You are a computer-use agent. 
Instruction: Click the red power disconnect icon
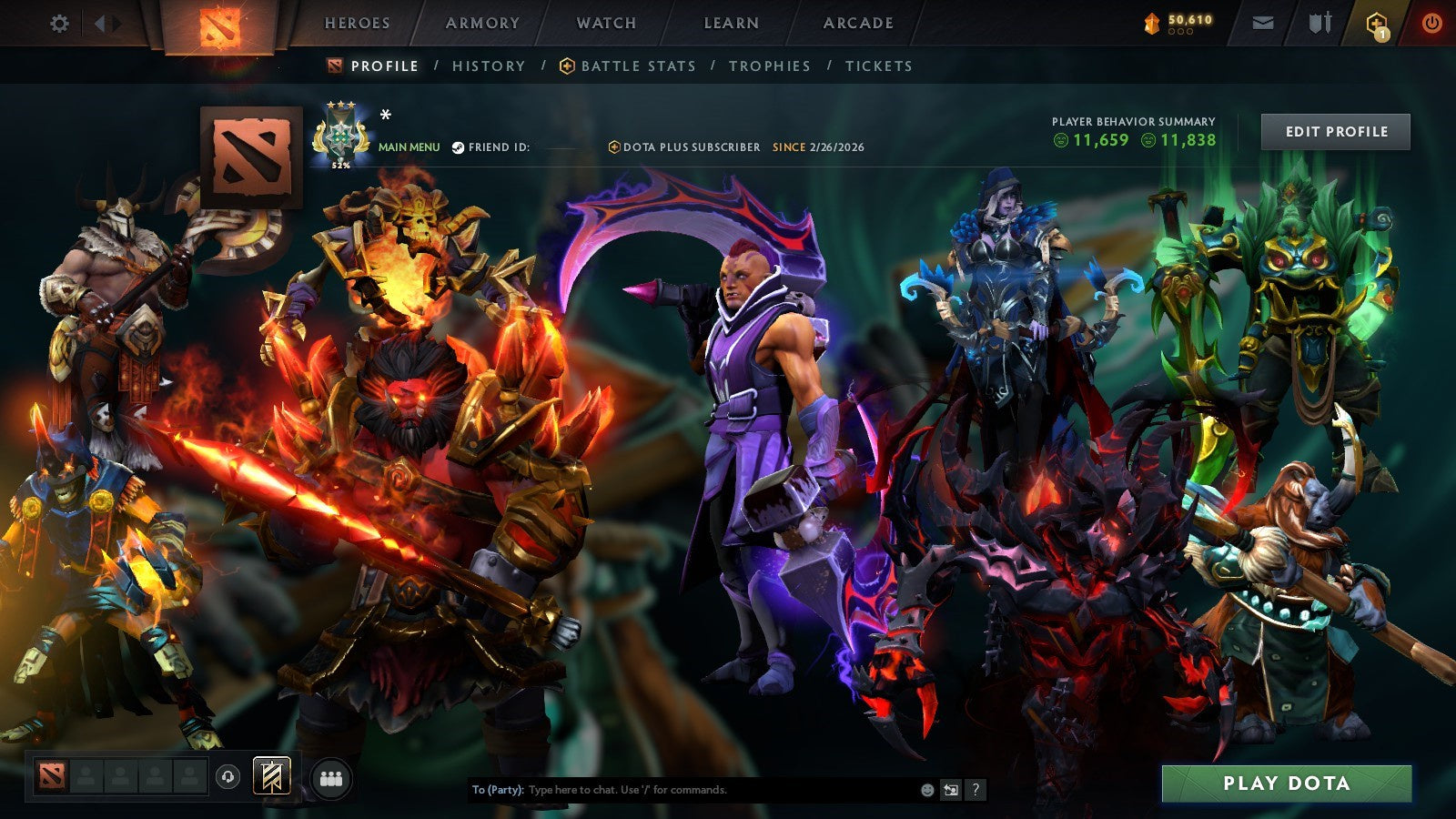click(x=1432, y=23)
